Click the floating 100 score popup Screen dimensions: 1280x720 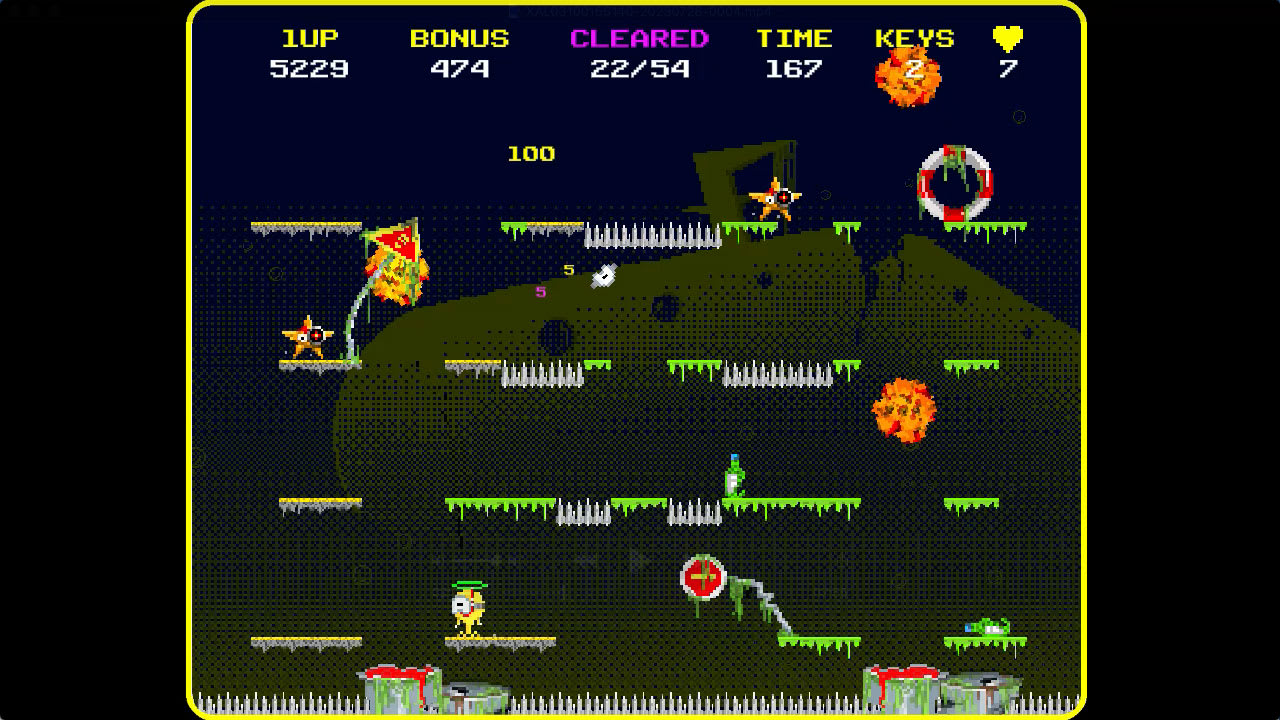coord(532,154)
